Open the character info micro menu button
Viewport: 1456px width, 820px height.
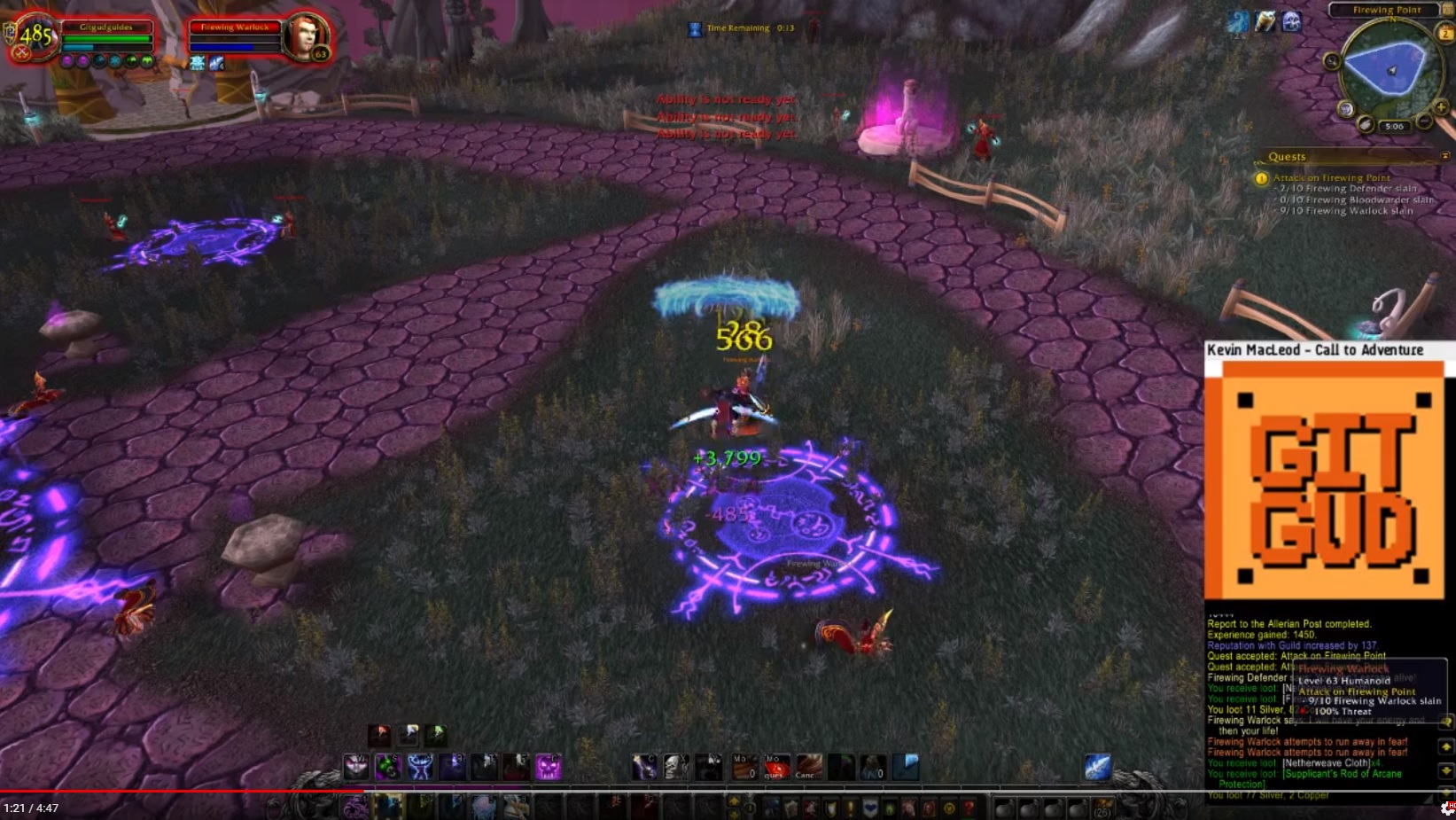769,807
